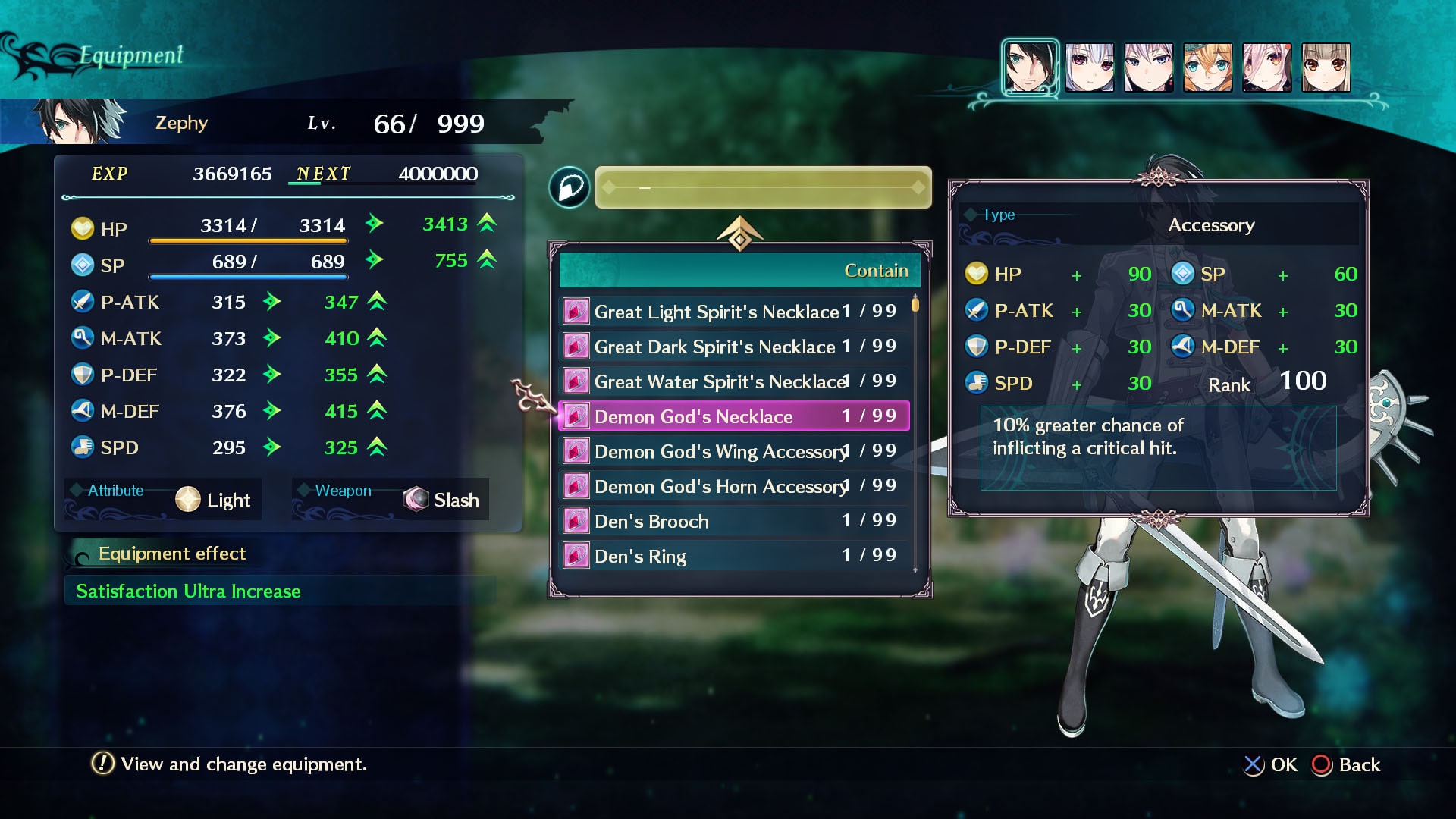Select the P-ATK sword icon
Image resolution: width=1456 pixels, height=819 pixels.
(83, 301)
